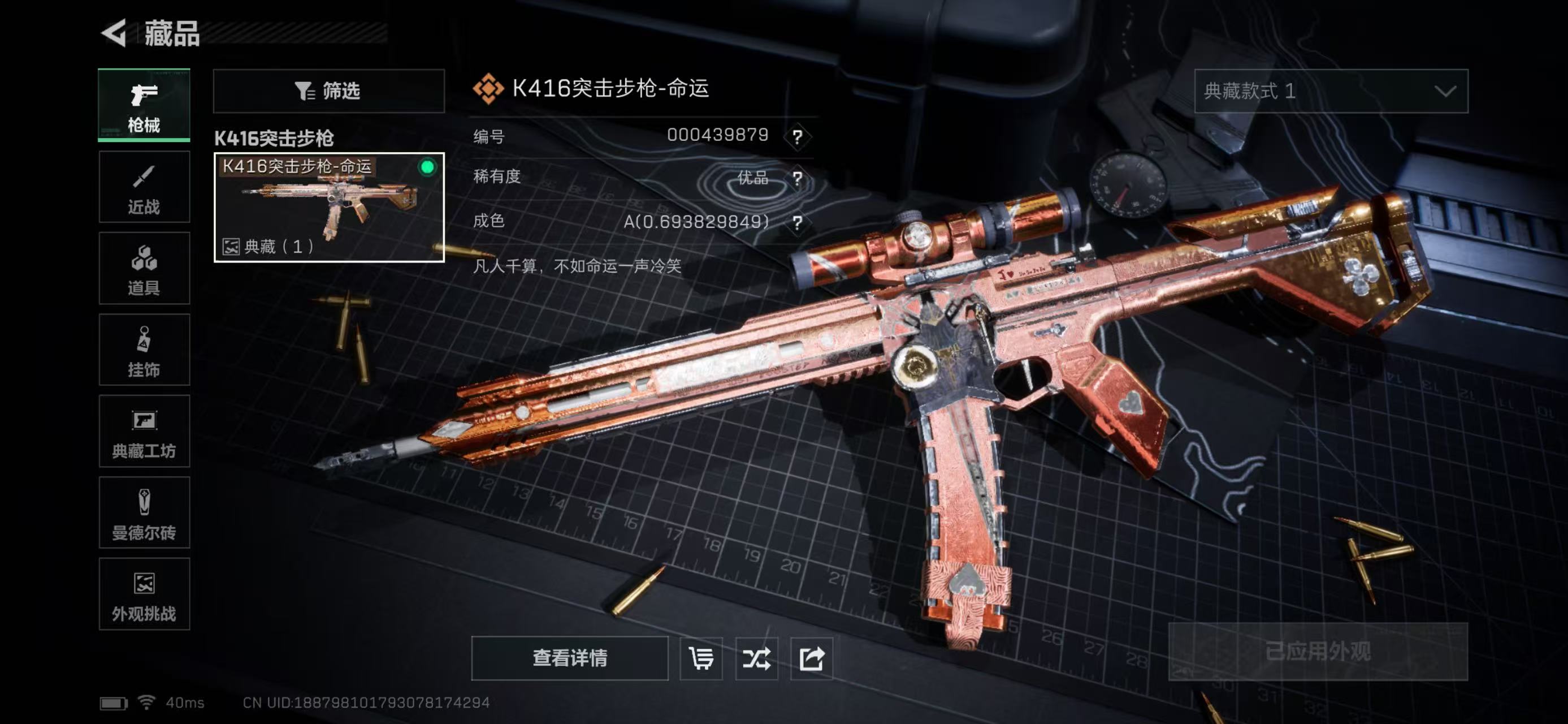Screen dimensions: 1568x724
Task: Select the 道具 items category
Action: (144, 268)
